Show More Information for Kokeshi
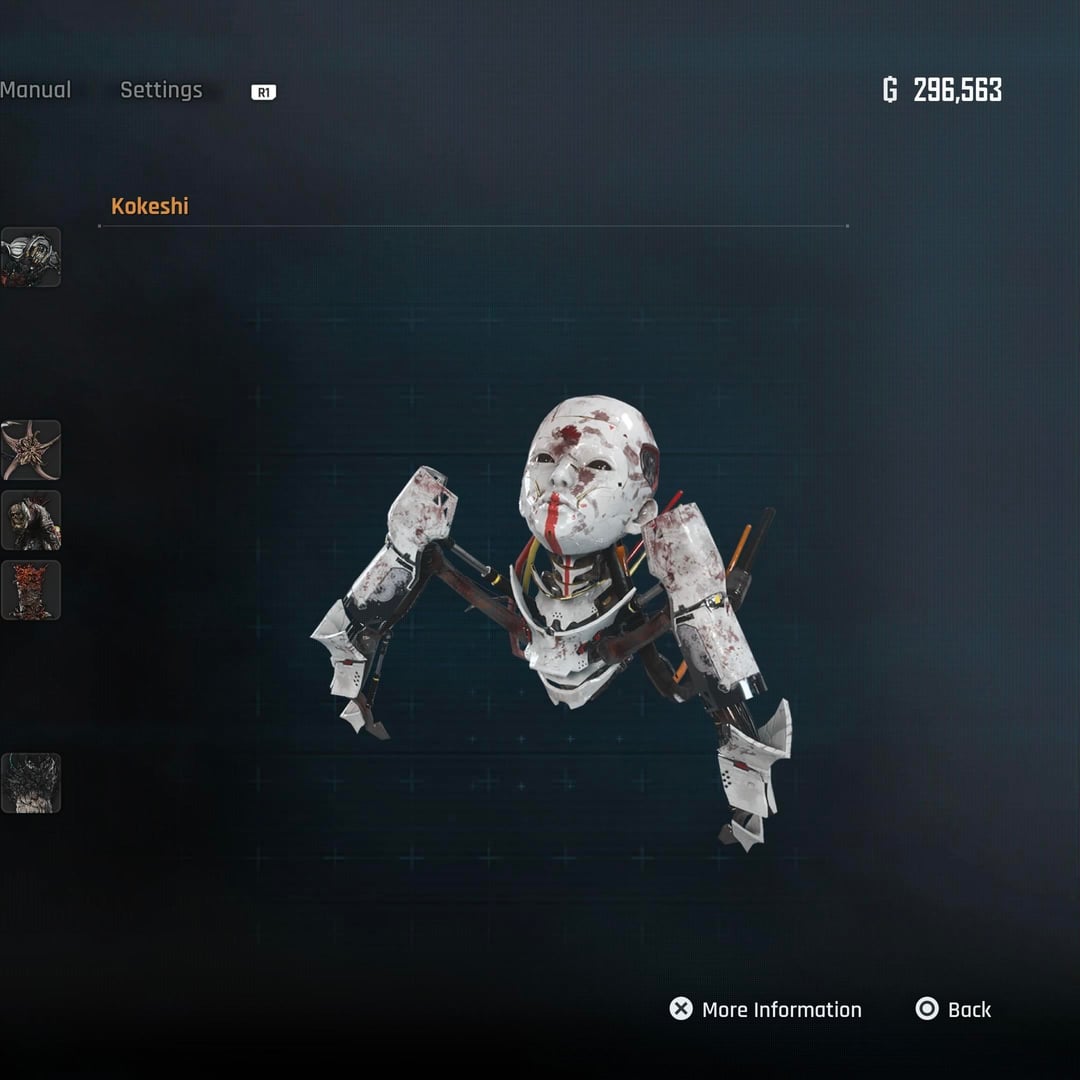1080x1080 pixels. point(766,1009)
